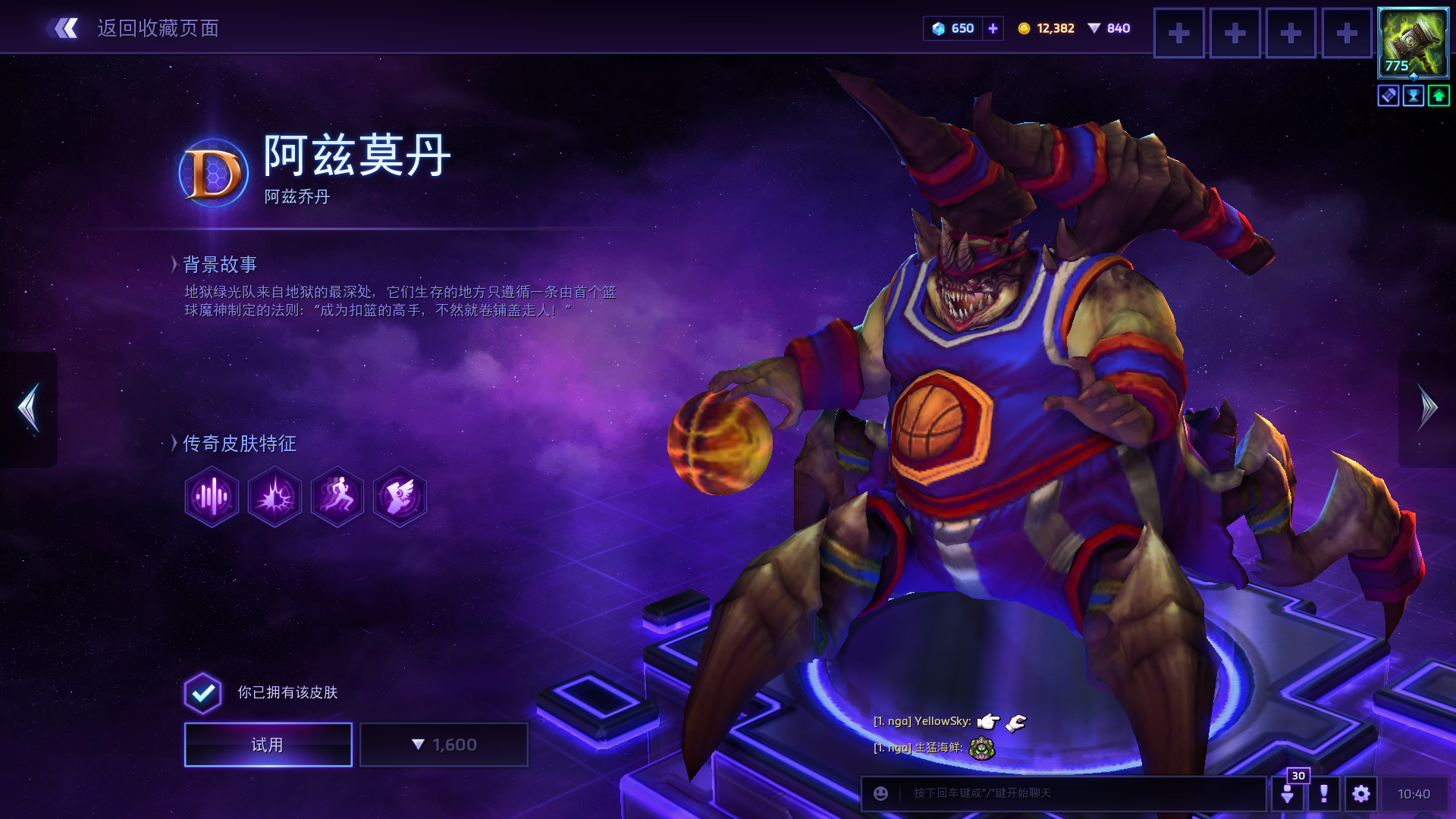Open the exclamation mark notifications button
This screenshot has width=1456, height=819.
[1324, 794]
